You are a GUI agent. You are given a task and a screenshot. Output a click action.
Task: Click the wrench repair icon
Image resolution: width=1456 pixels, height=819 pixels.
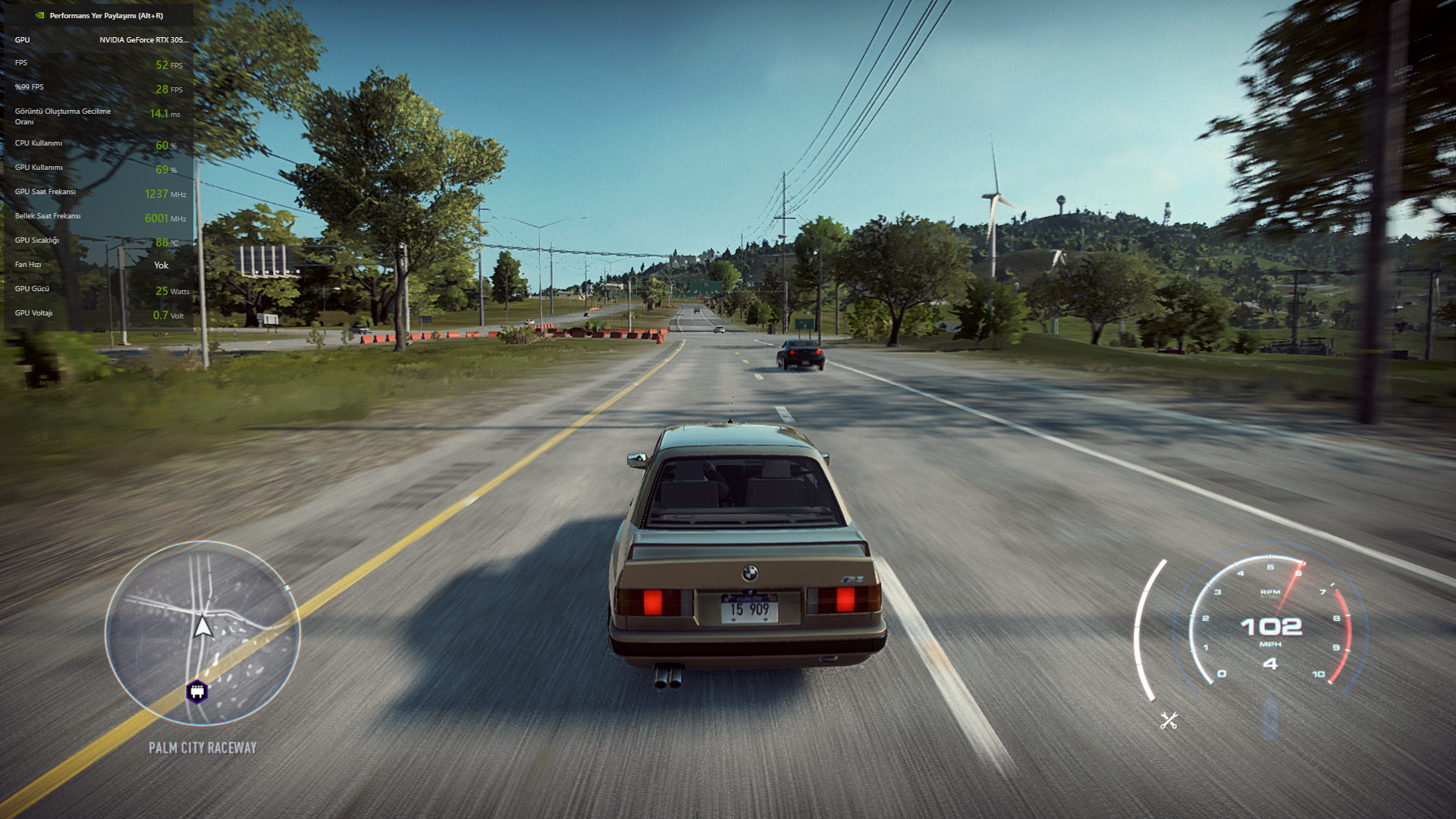click(x=1169, y=720)
